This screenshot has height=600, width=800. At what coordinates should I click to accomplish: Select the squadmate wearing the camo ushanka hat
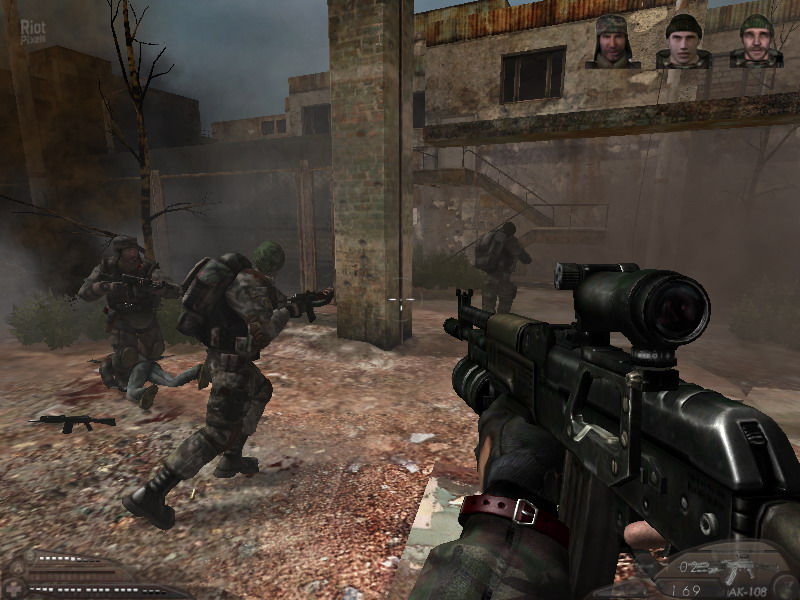[612, 42]
